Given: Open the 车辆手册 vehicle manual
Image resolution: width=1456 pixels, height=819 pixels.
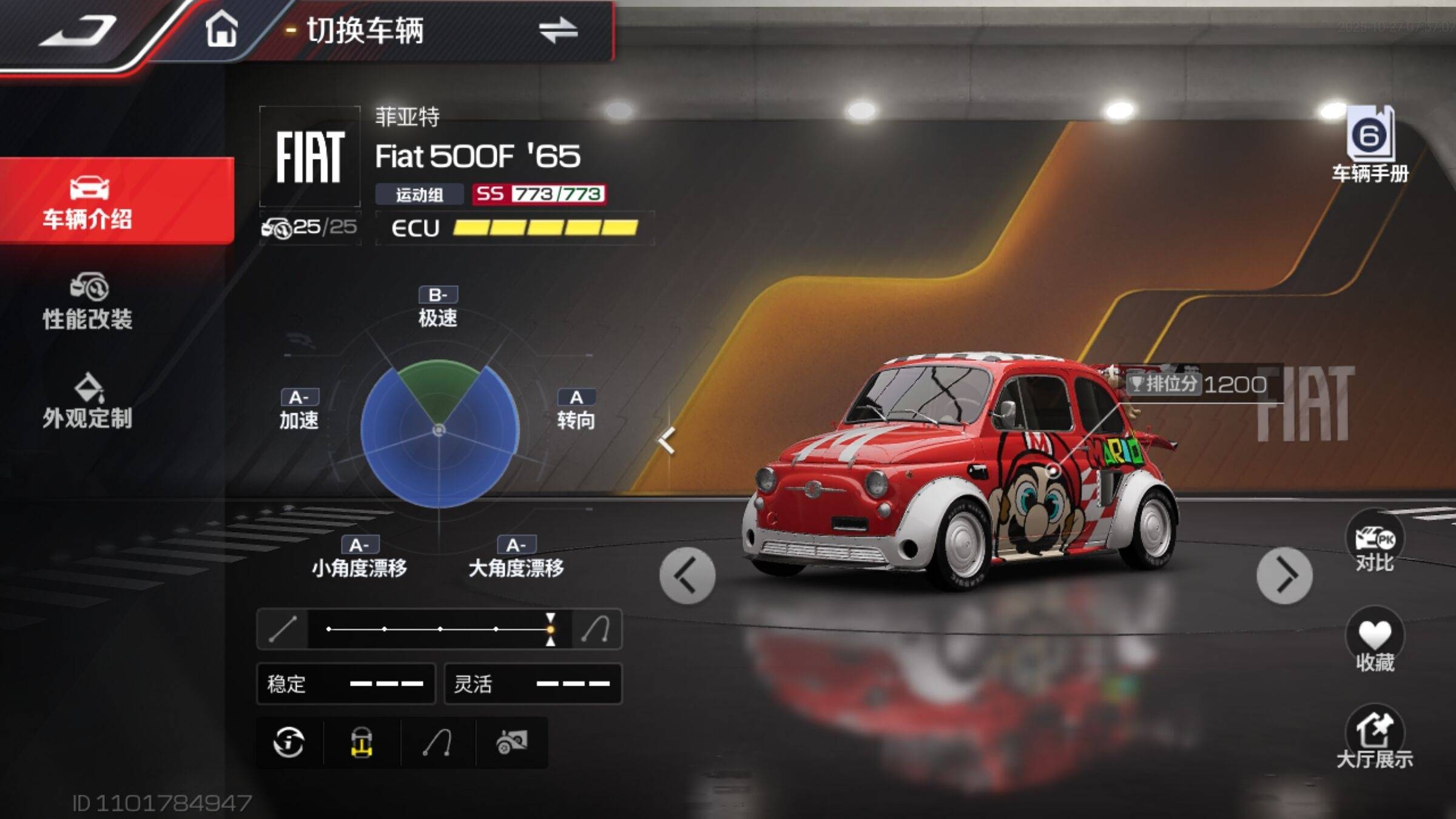Looking at the screenshot, I should click(1370, 144).
